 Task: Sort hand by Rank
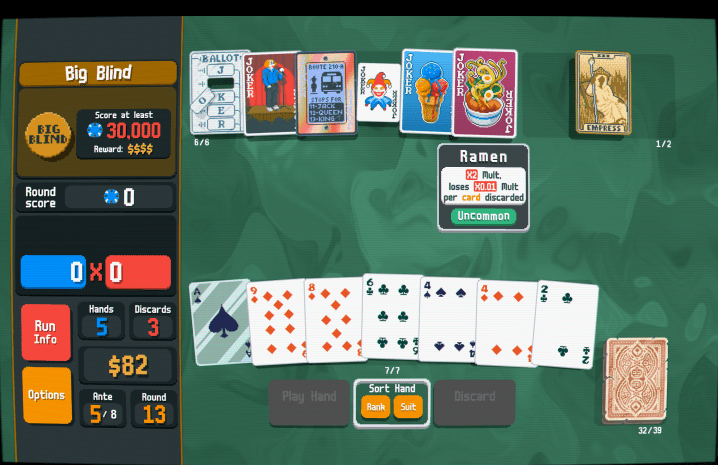(x=376, y=407)
